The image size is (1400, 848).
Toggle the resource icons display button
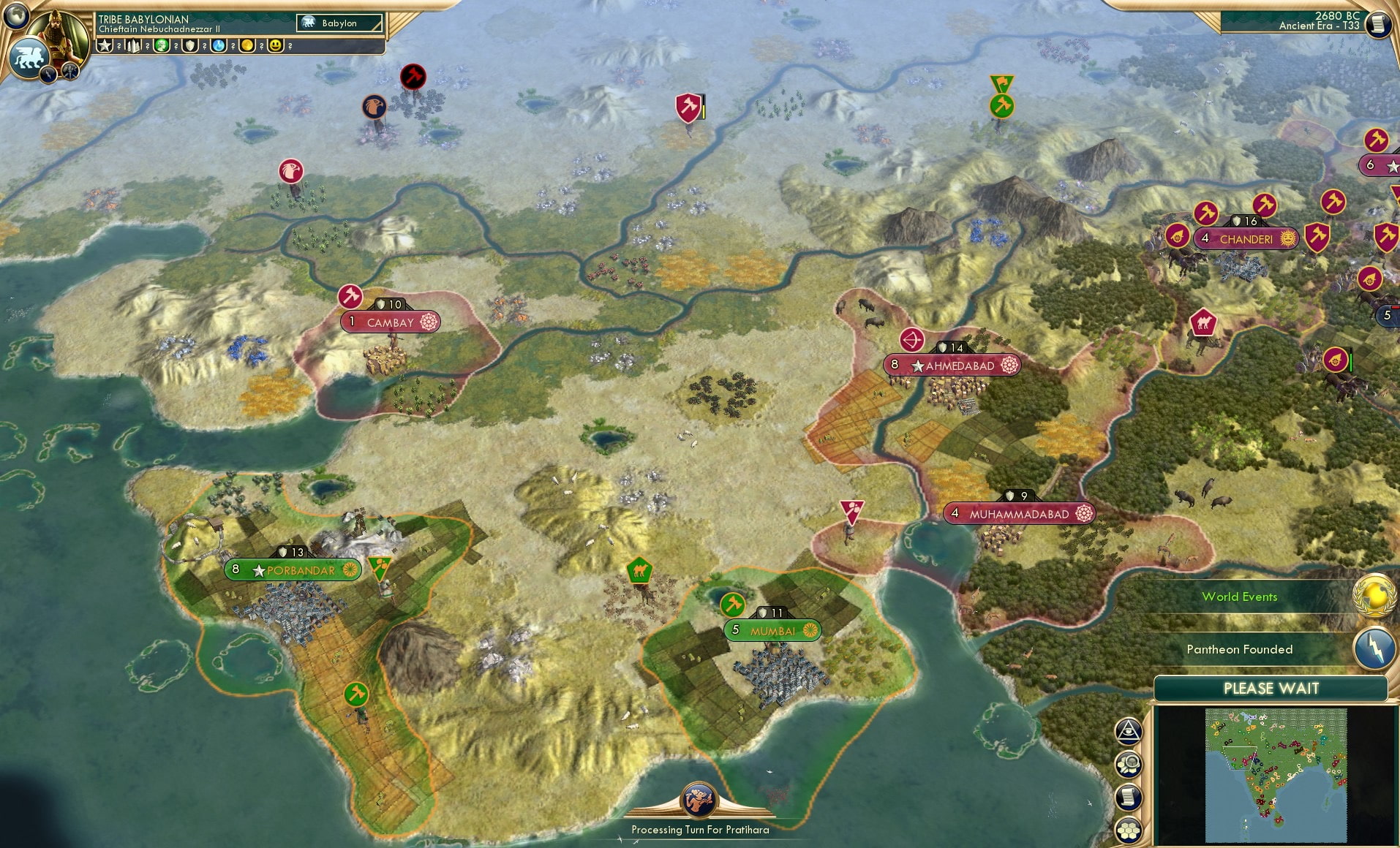click(1129, 764)
